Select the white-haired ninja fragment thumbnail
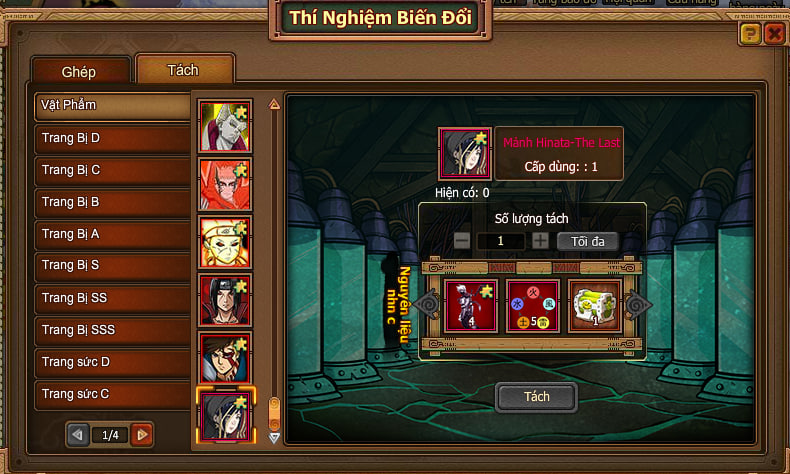The image size is (790, 474). pyautogui.click(x=225, y=125)
